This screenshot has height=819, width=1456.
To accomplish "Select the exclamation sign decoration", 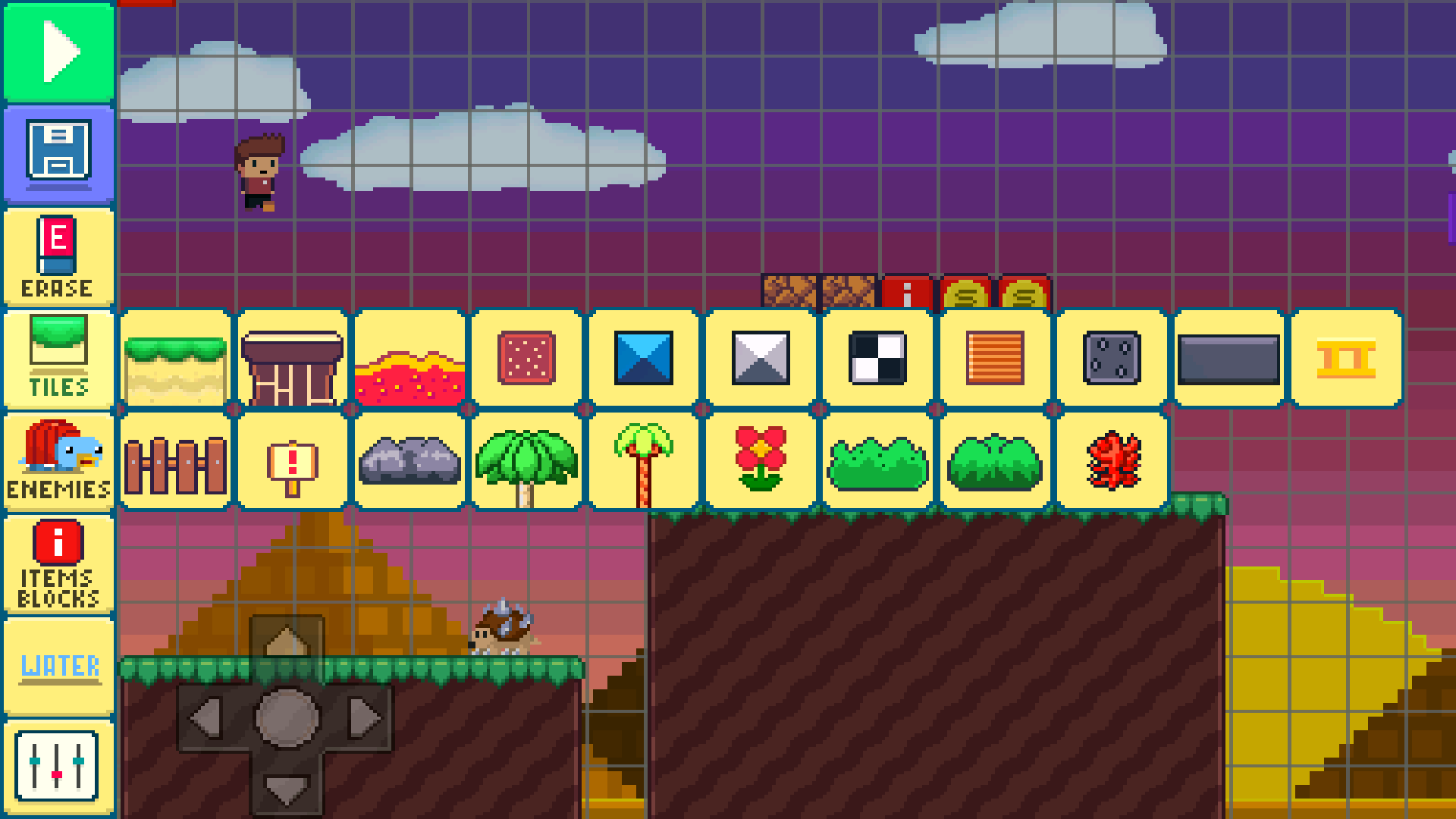I will tap(293, 460).
